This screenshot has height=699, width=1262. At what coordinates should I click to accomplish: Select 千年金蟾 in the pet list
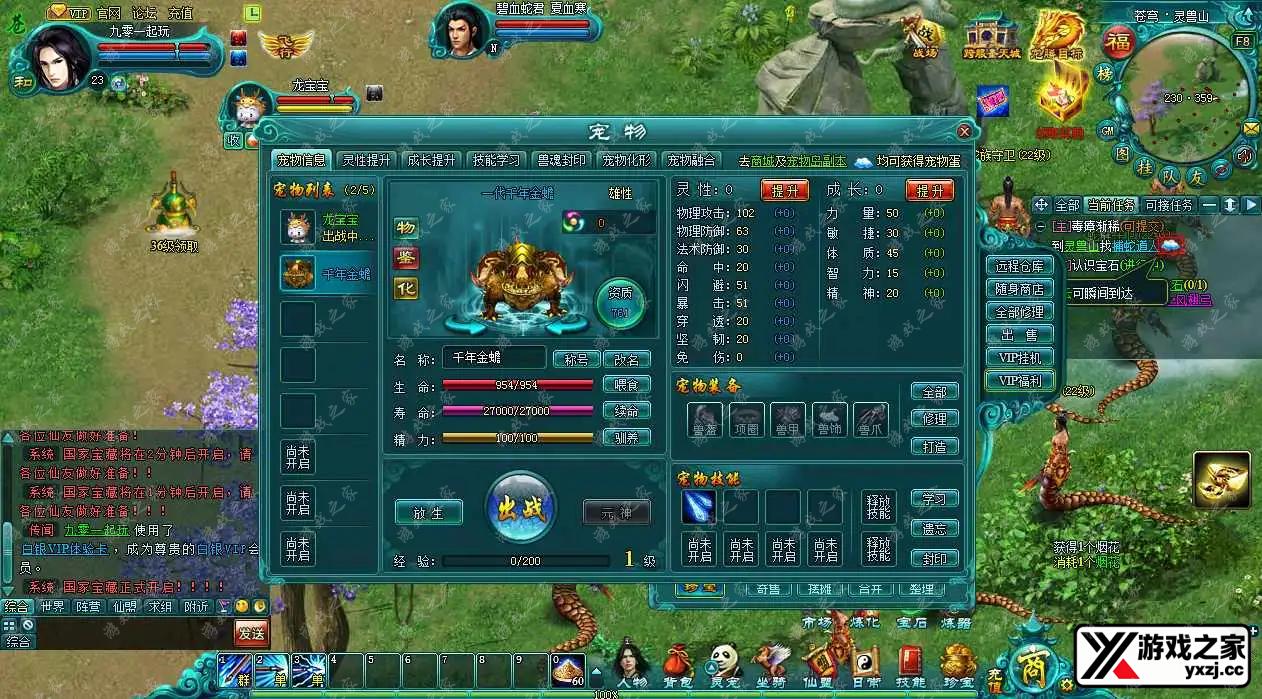pyautogui.click(x=325, y=273)
